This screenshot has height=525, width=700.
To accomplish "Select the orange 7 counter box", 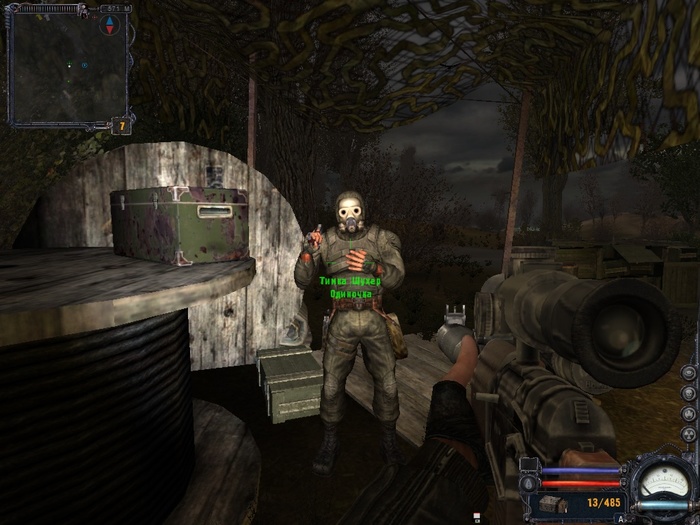I will [x=120, y=126].
